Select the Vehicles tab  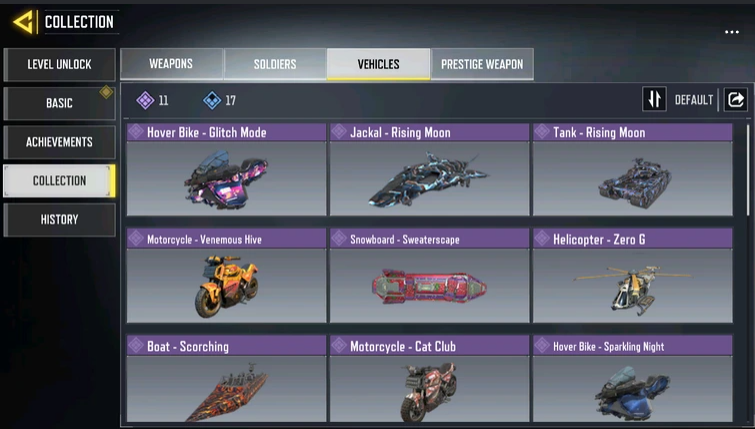click(378, 64)
